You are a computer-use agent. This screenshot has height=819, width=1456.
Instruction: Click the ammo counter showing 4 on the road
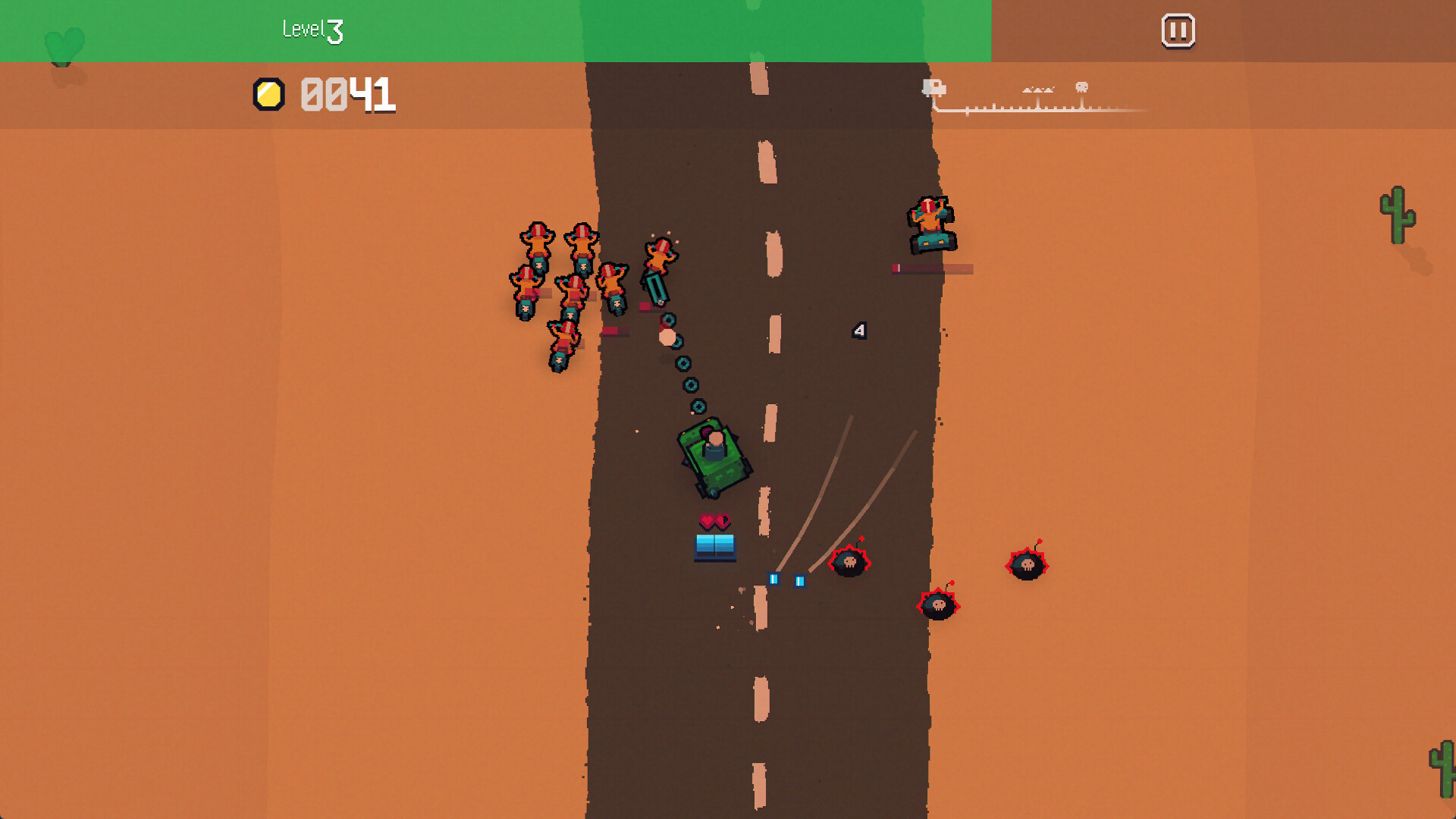pyautogui.click(x=858, y=330)
